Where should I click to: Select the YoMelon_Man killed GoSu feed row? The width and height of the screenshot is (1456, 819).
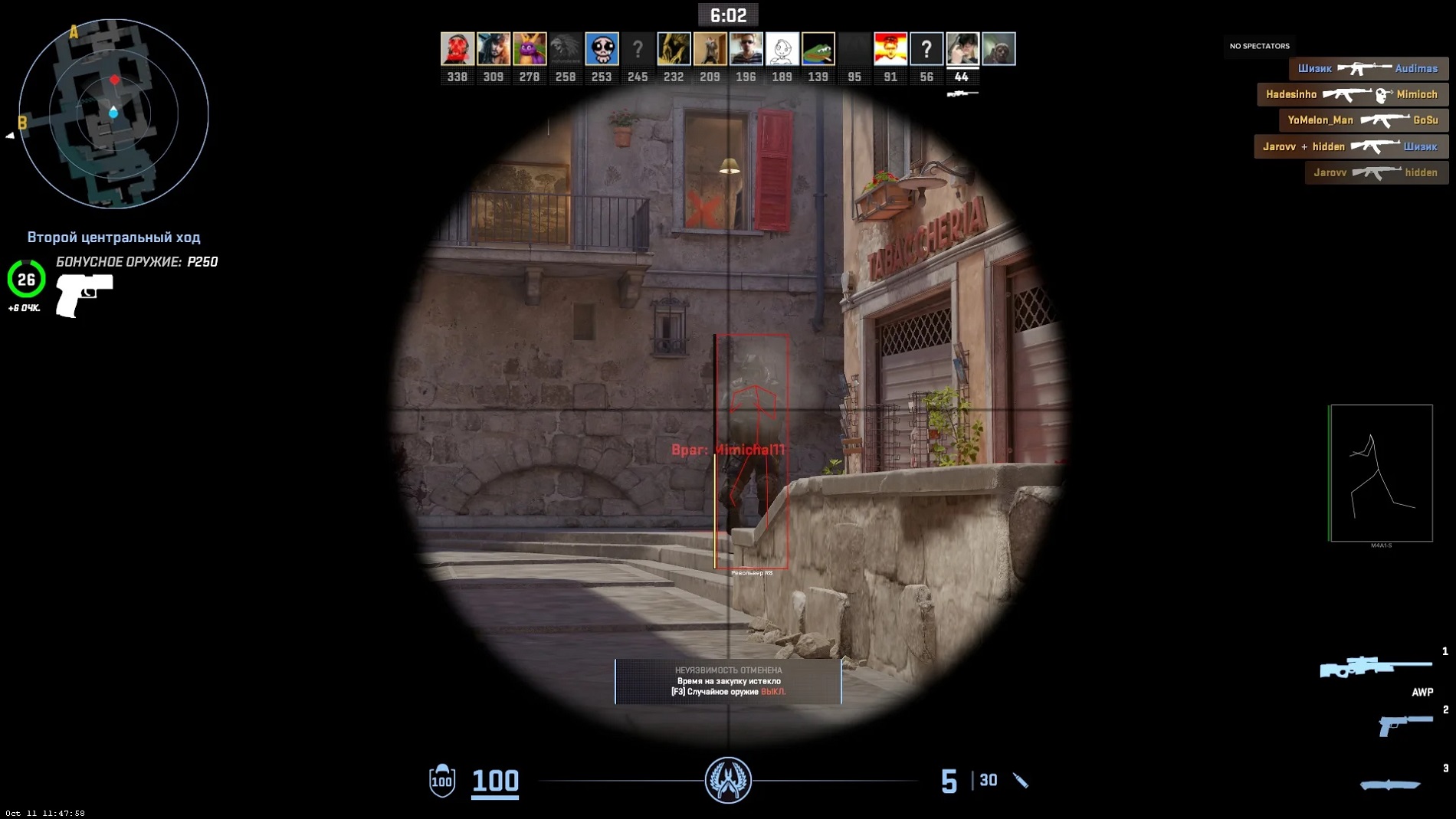[x=1363, y=120]
